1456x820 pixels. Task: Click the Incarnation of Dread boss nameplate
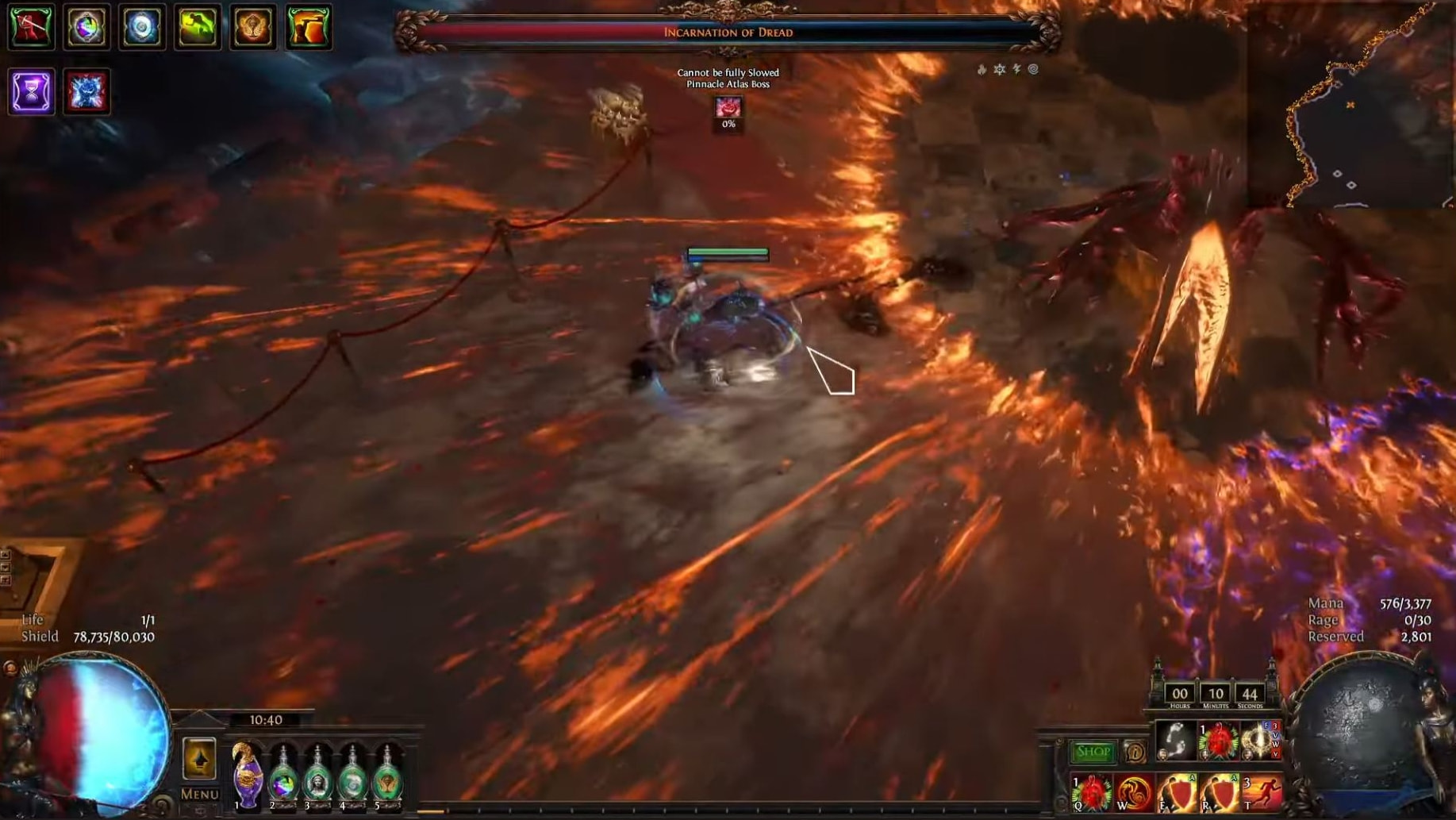coord(726,33)
